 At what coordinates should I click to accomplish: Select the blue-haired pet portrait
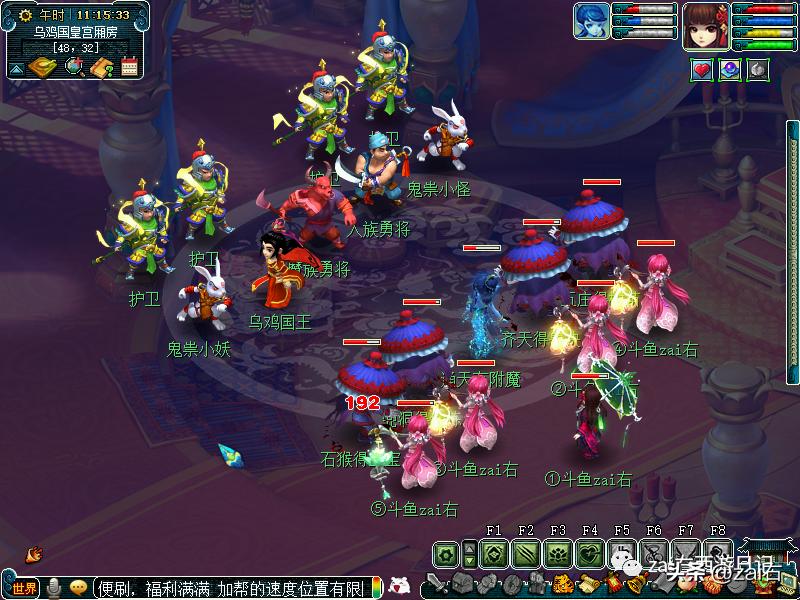[591, 22]
